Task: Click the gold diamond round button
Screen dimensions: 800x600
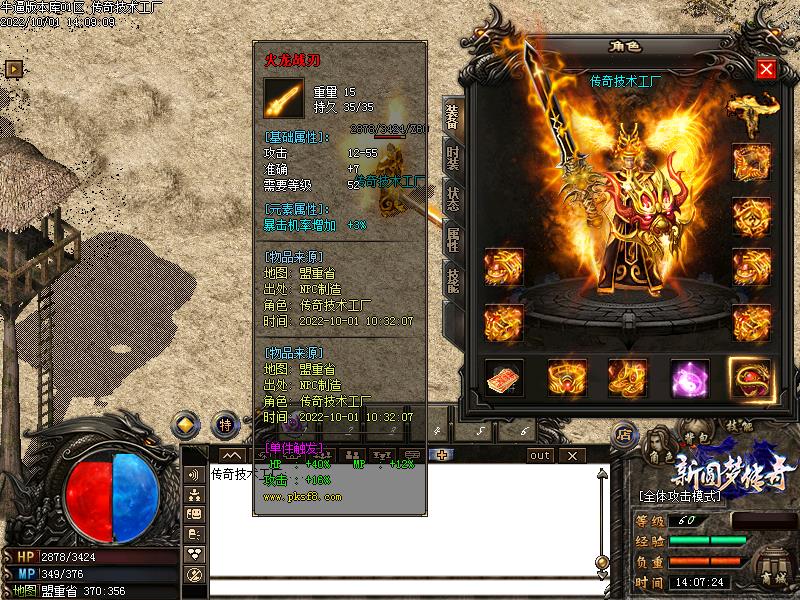Action: coord(186,424)
